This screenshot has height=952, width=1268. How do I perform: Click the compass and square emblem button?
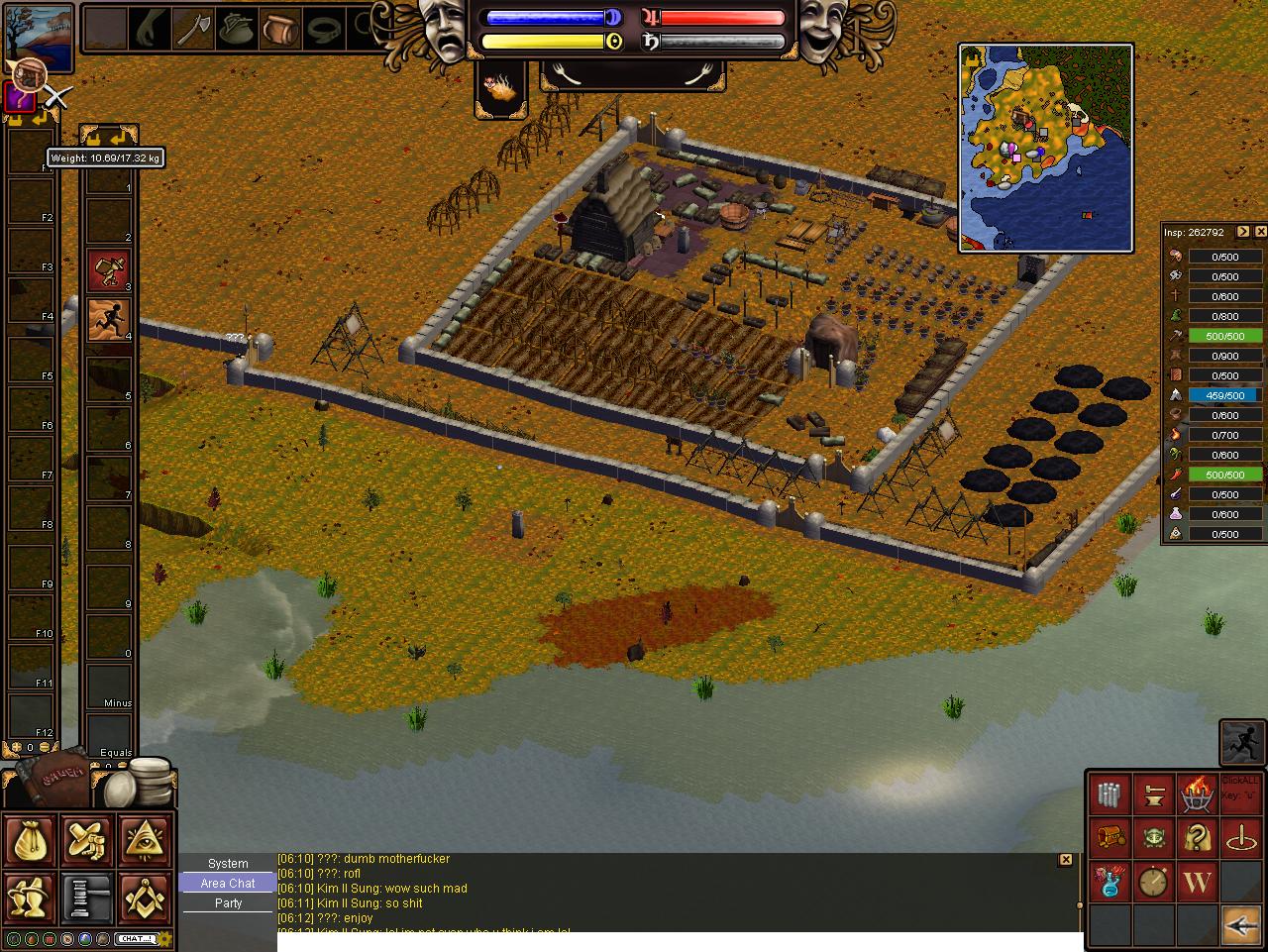click(146, 898)
